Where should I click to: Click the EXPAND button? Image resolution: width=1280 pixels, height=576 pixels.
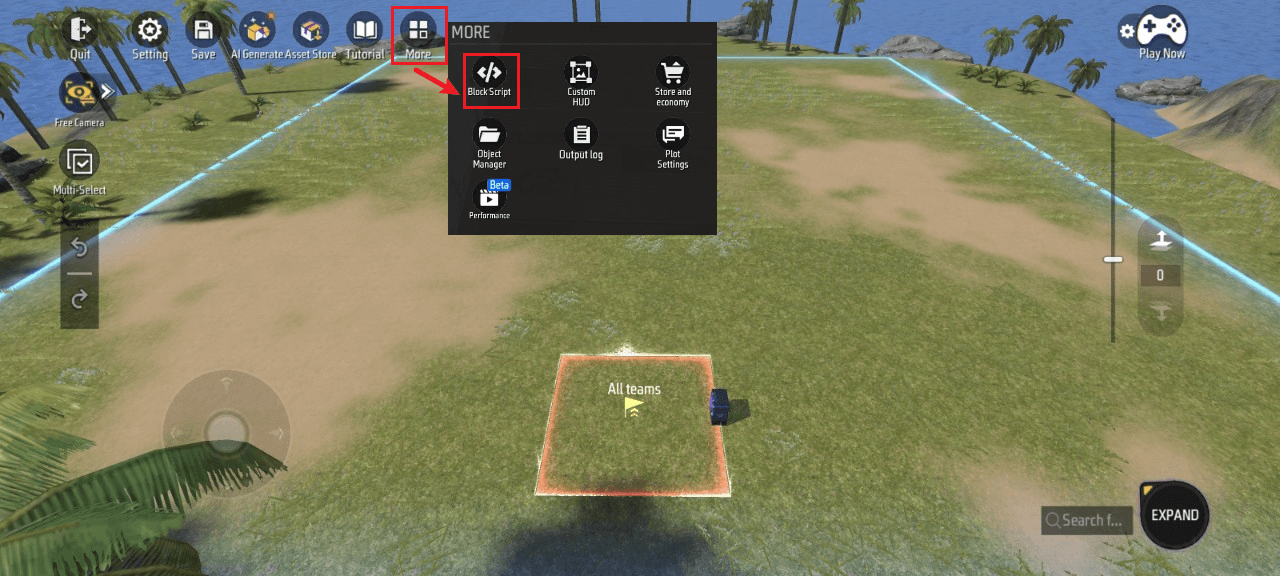click(x=1174, y=516)
